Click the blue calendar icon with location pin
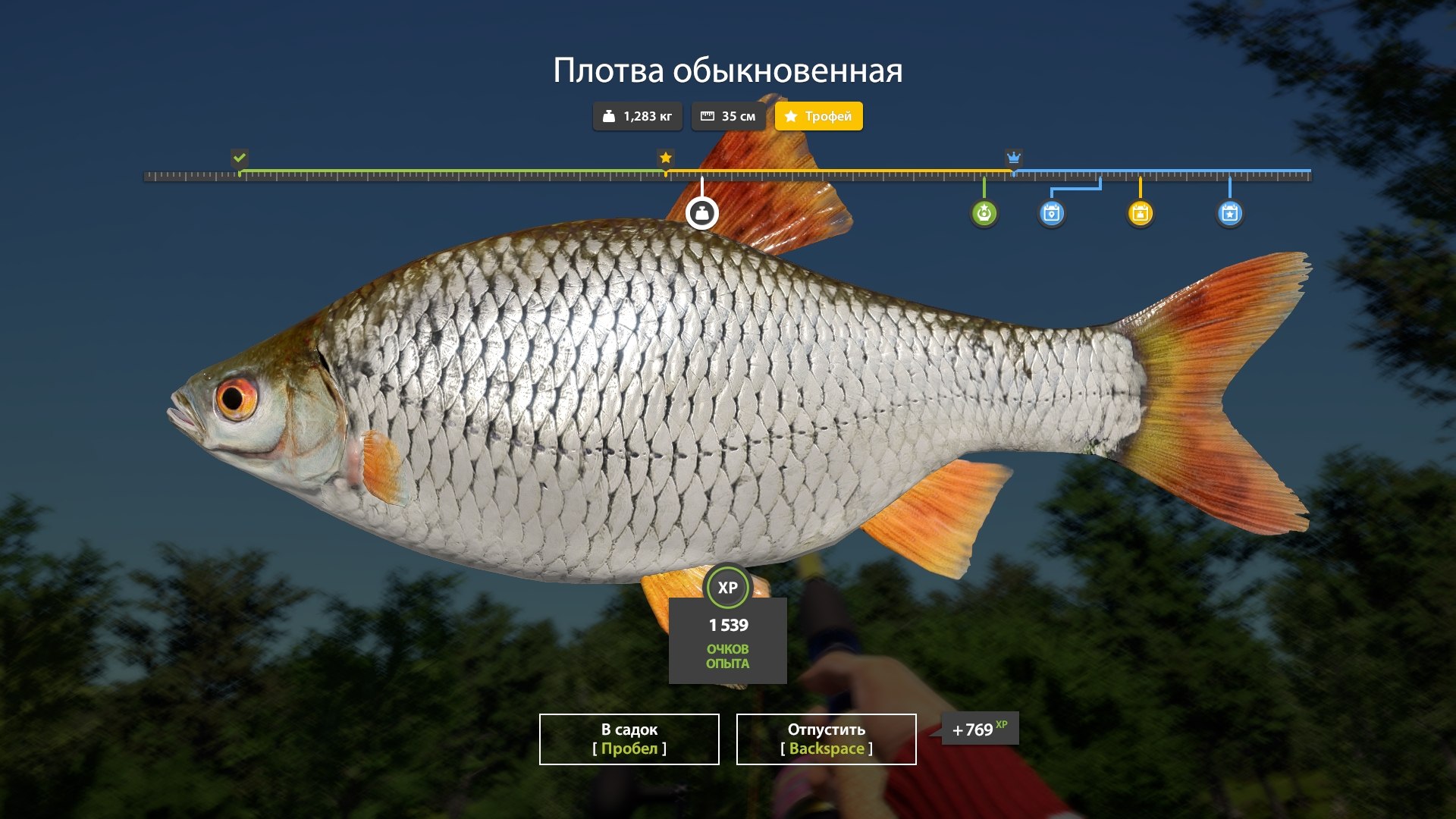The width and height of the screenshot is (1456, 819). (1053, 213)
